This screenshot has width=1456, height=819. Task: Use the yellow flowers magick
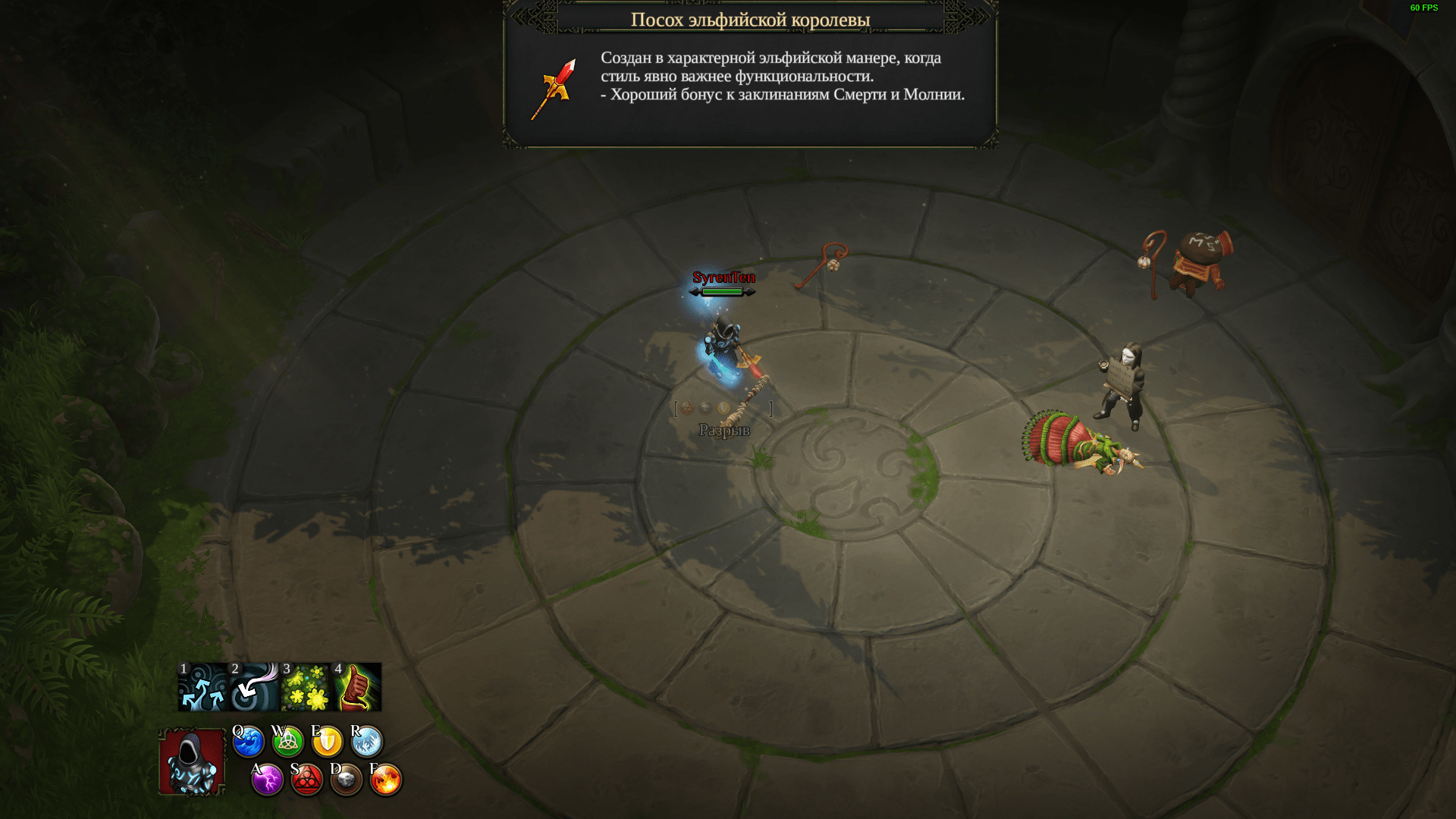click(306, 687)
